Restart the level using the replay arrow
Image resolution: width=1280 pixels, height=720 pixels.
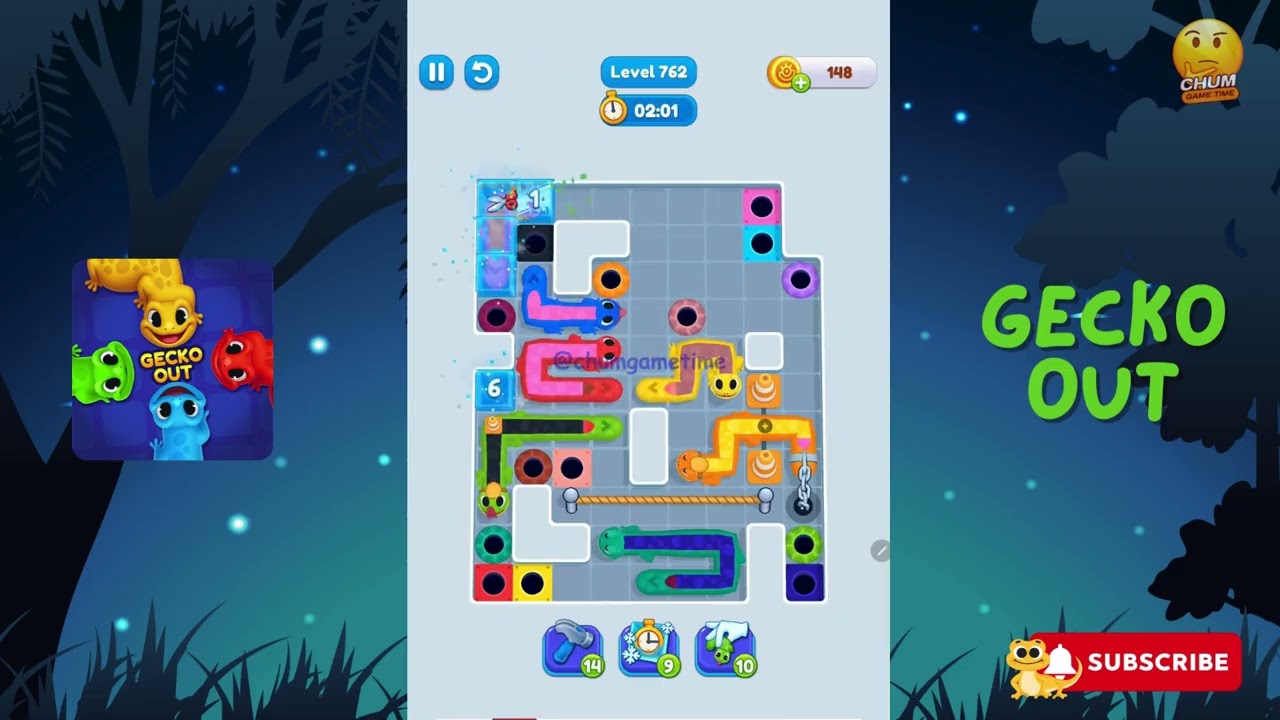point(481,72)
